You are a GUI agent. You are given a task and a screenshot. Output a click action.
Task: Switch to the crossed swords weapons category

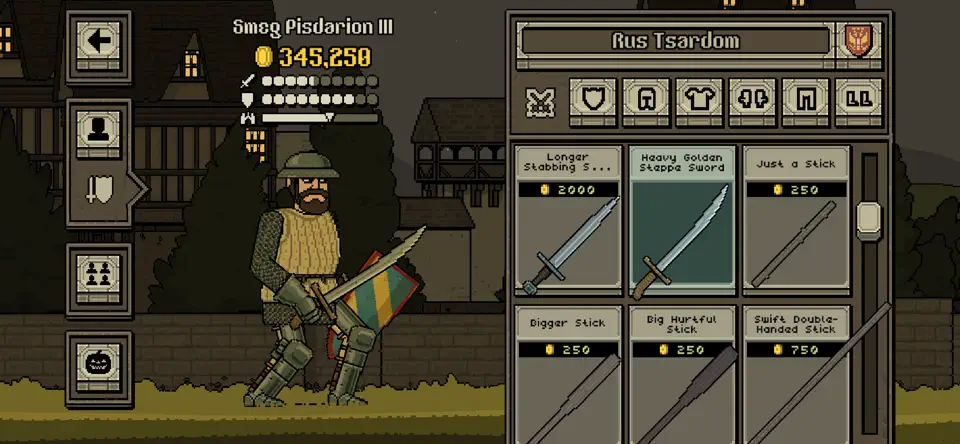[x=540, y=102]
